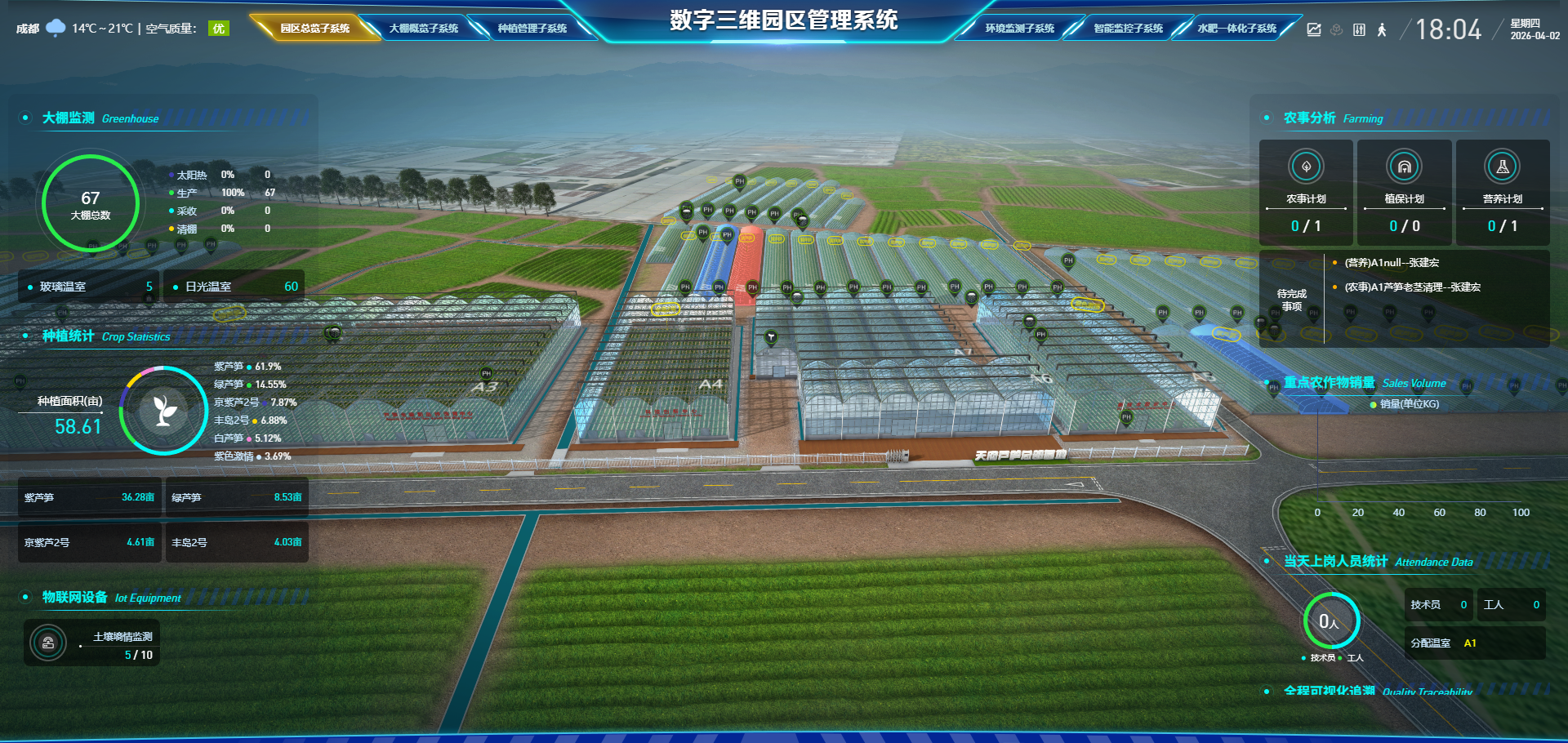
Task: Select the pending item A1芦笋老茎清理
Action: tap(1412, 287)
